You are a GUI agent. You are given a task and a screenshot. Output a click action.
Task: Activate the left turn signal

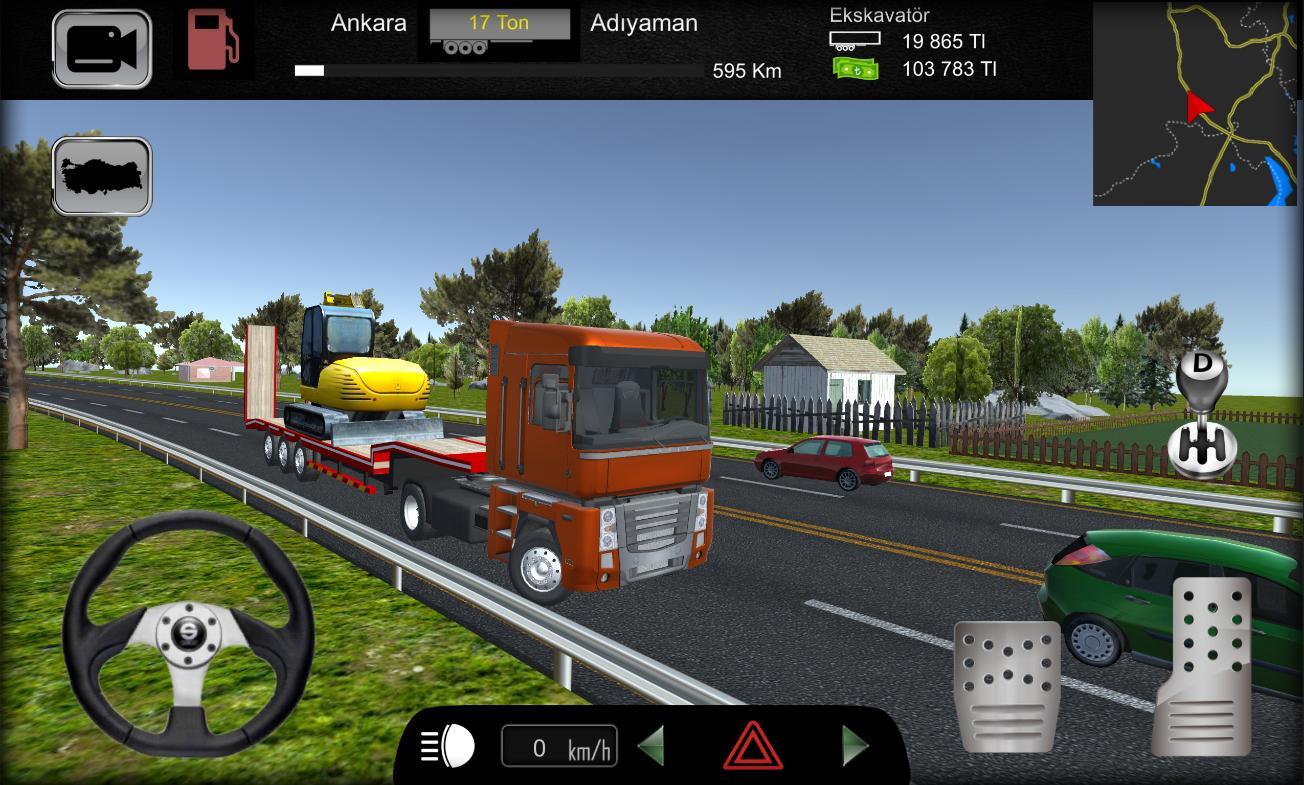pyautogui.click(x=651, y=745)
